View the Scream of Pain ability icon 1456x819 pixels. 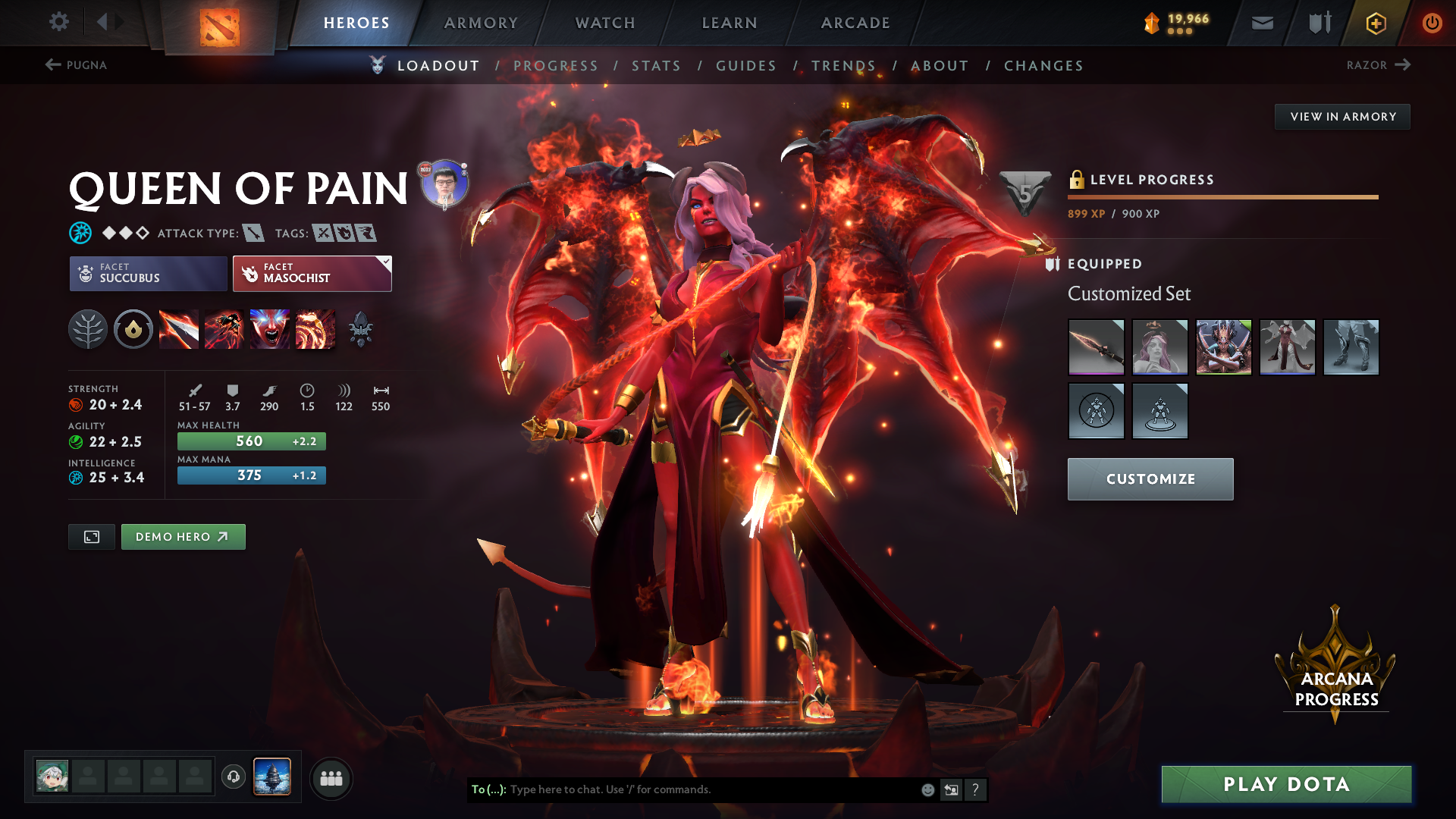[x=269, y=329]
